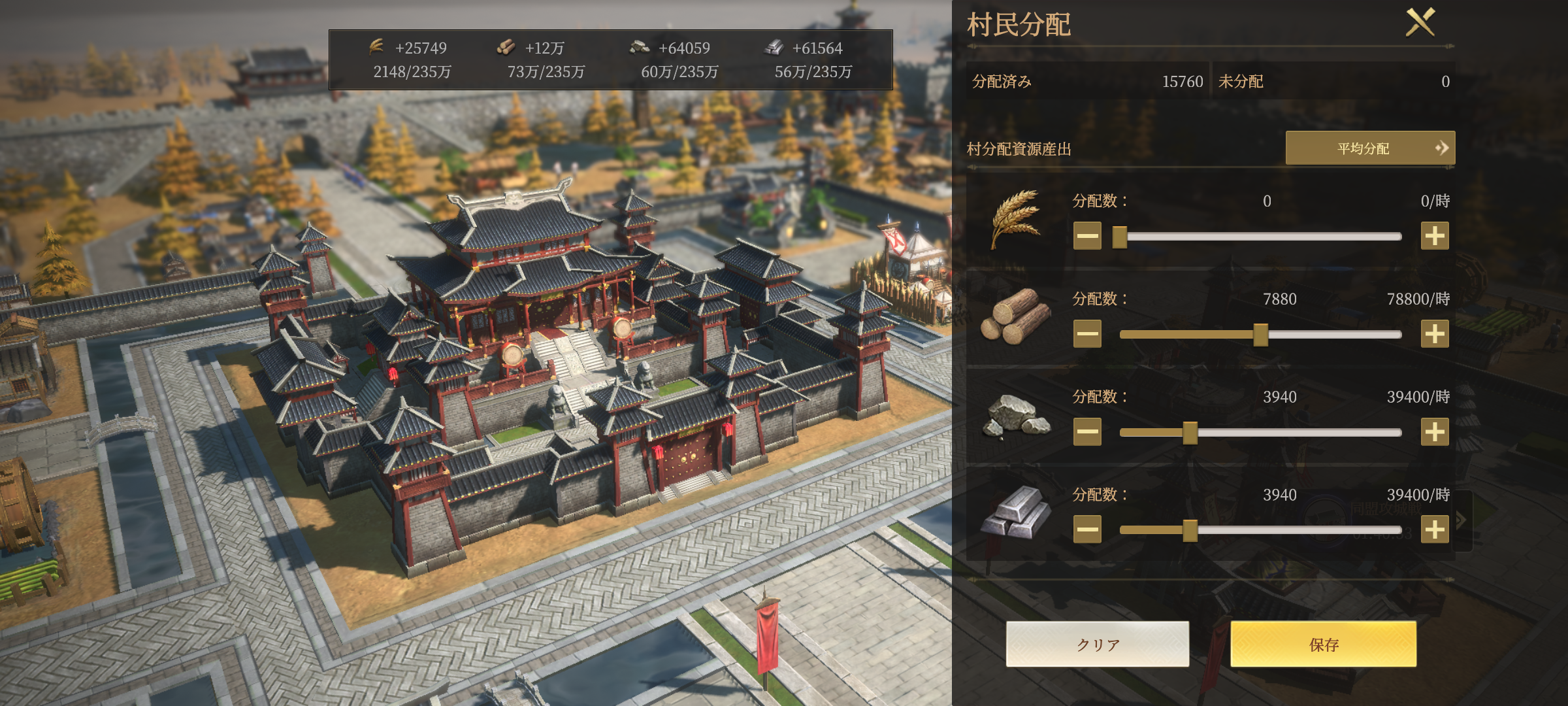Viewport: 1568px width, 706px height.
Task: Decrease iron villager allocation with minus
Action: pyautogui.click(x=1087, y=529)
